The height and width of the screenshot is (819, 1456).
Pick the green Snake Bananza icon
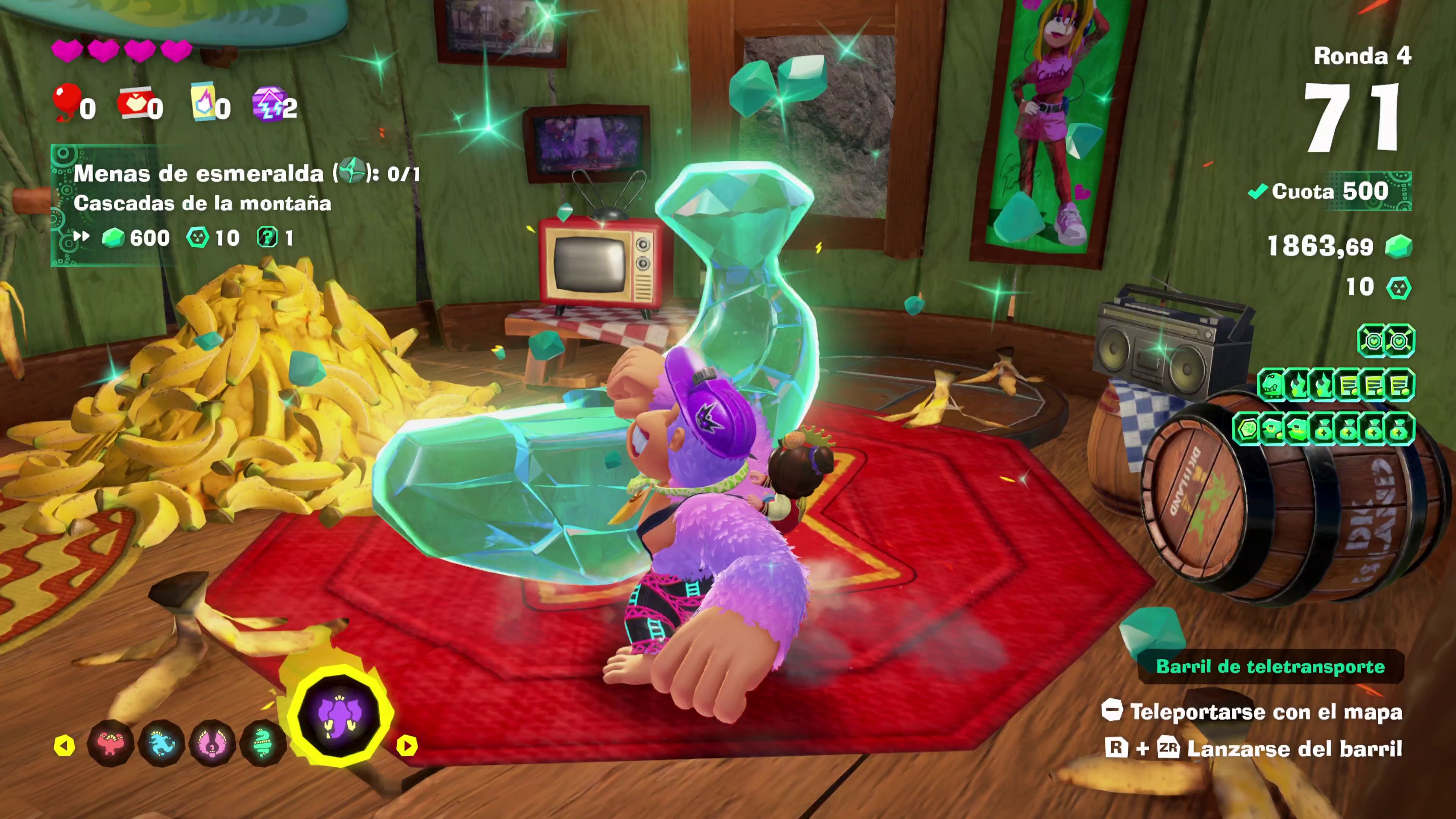point(263,744)
